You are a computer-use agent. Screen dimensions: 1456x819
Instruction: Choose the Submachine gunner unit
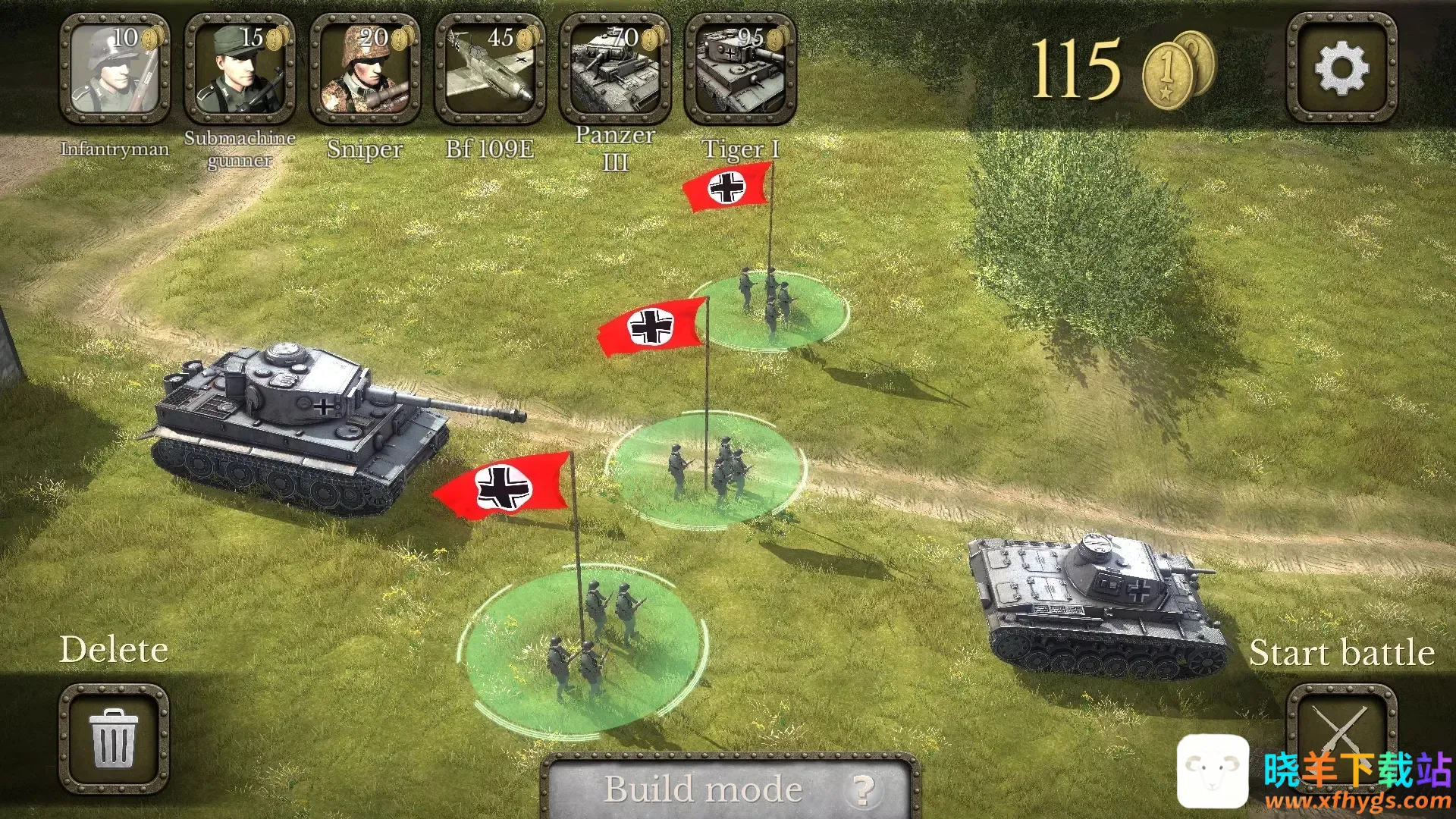240,70
